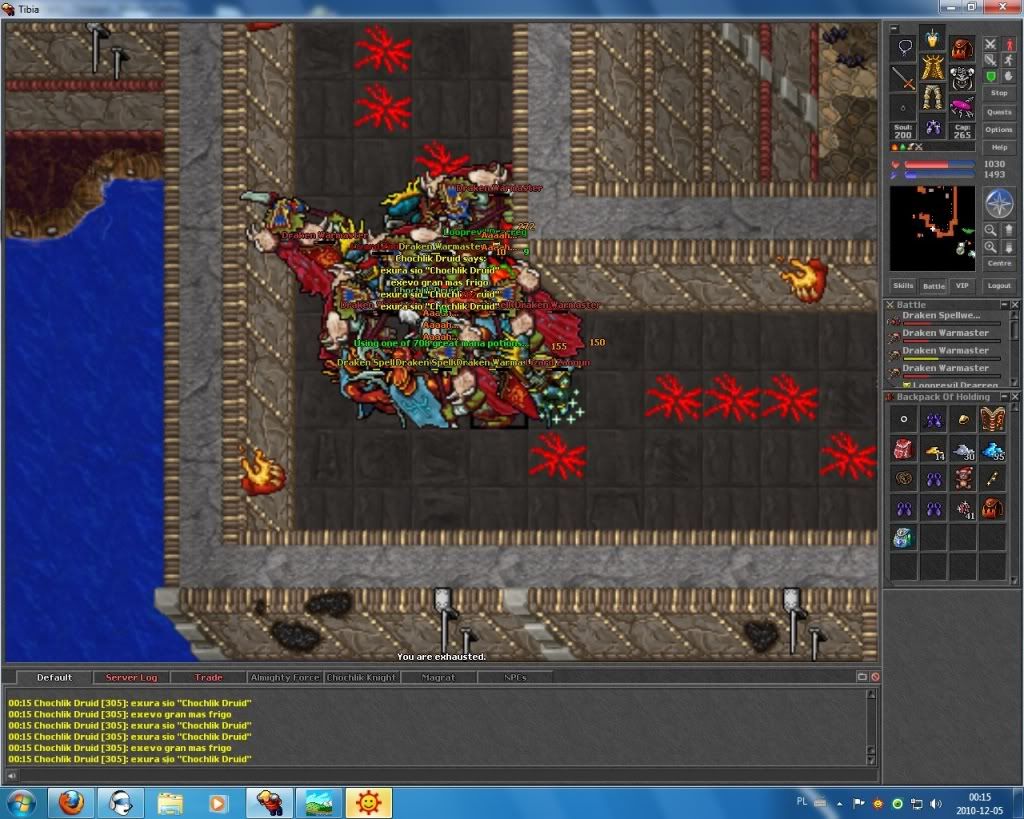Select the golden armor equipment slot

(x=933, y=69)
